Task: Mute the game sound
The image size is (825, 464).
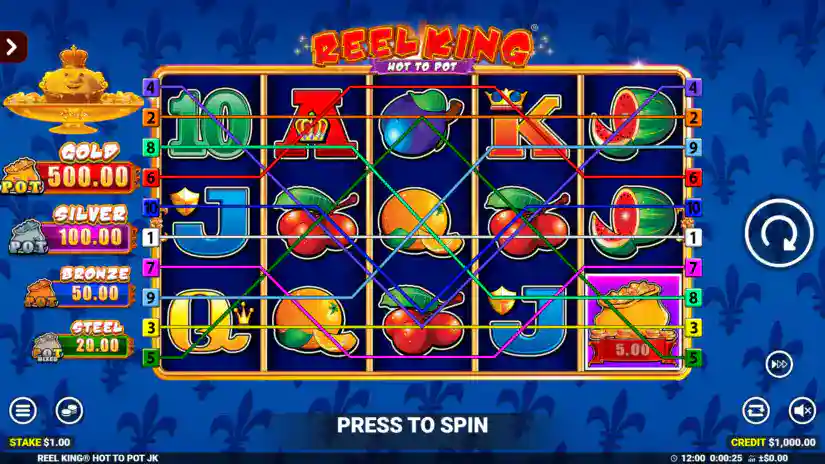Action: pyautogui.click(x=802, y=410)
